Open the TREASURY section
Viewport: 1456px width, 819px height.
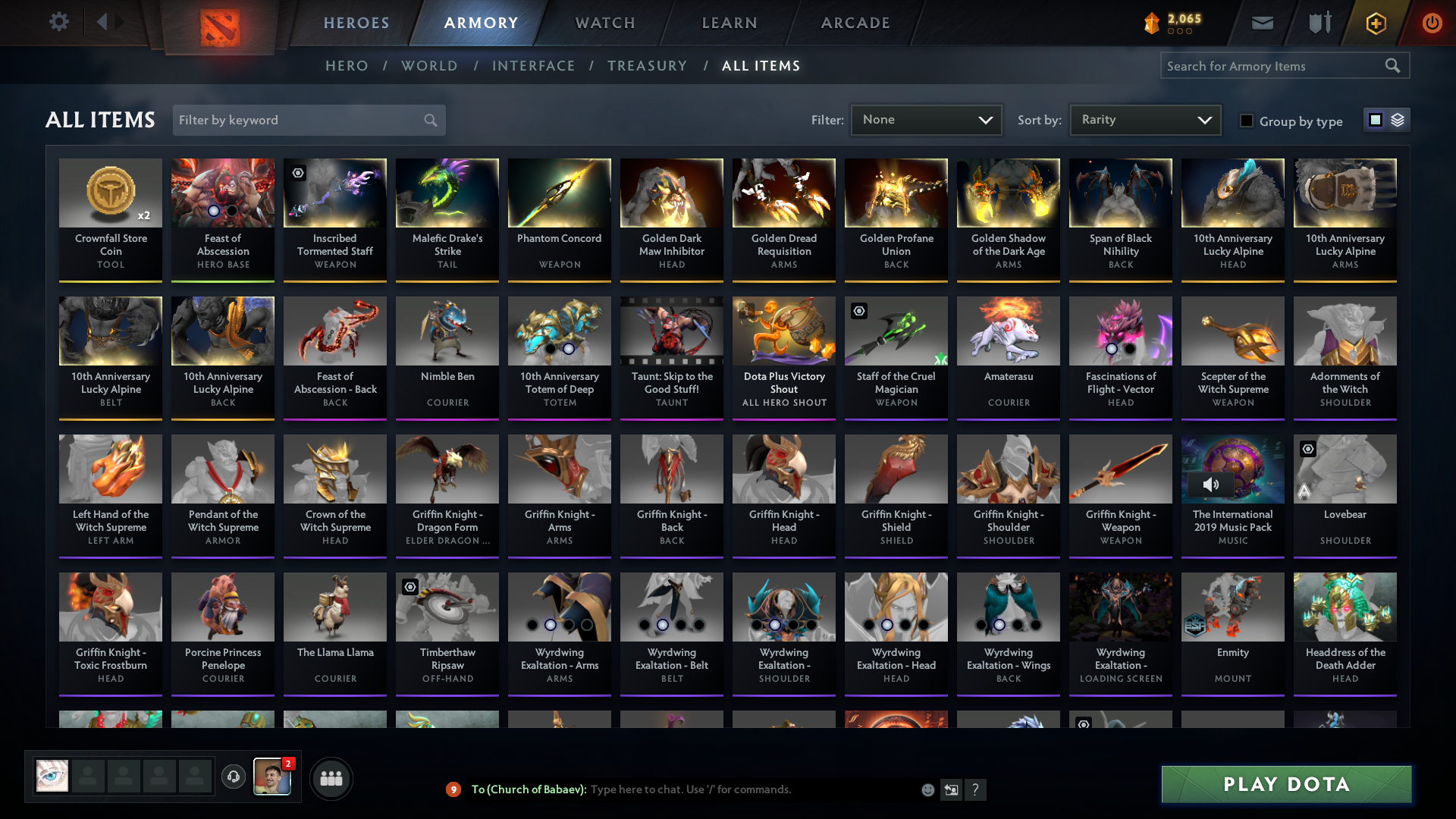pyautogui.click(x=647, y=66)
